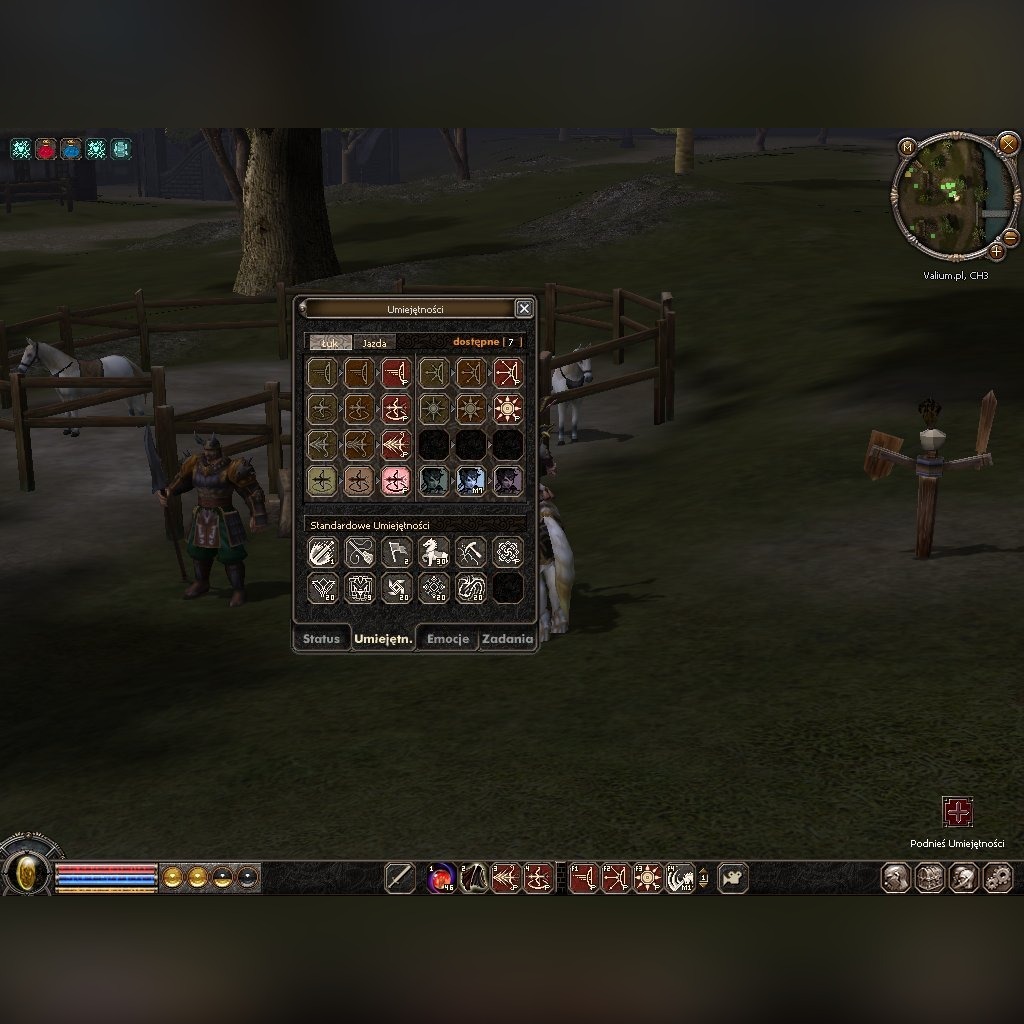Zoom in the minimap
The width and height of the screenshot is (1024, 1024).
(997, 251)
